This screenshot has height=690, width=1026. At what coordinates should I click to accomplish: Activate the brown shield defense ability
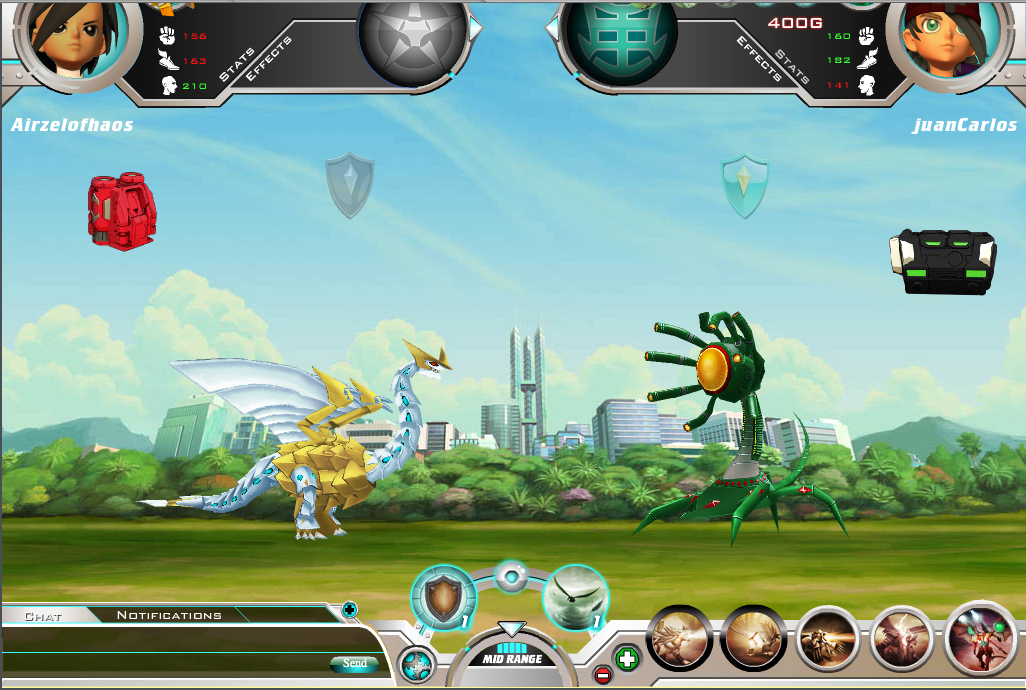coord(443,599)
